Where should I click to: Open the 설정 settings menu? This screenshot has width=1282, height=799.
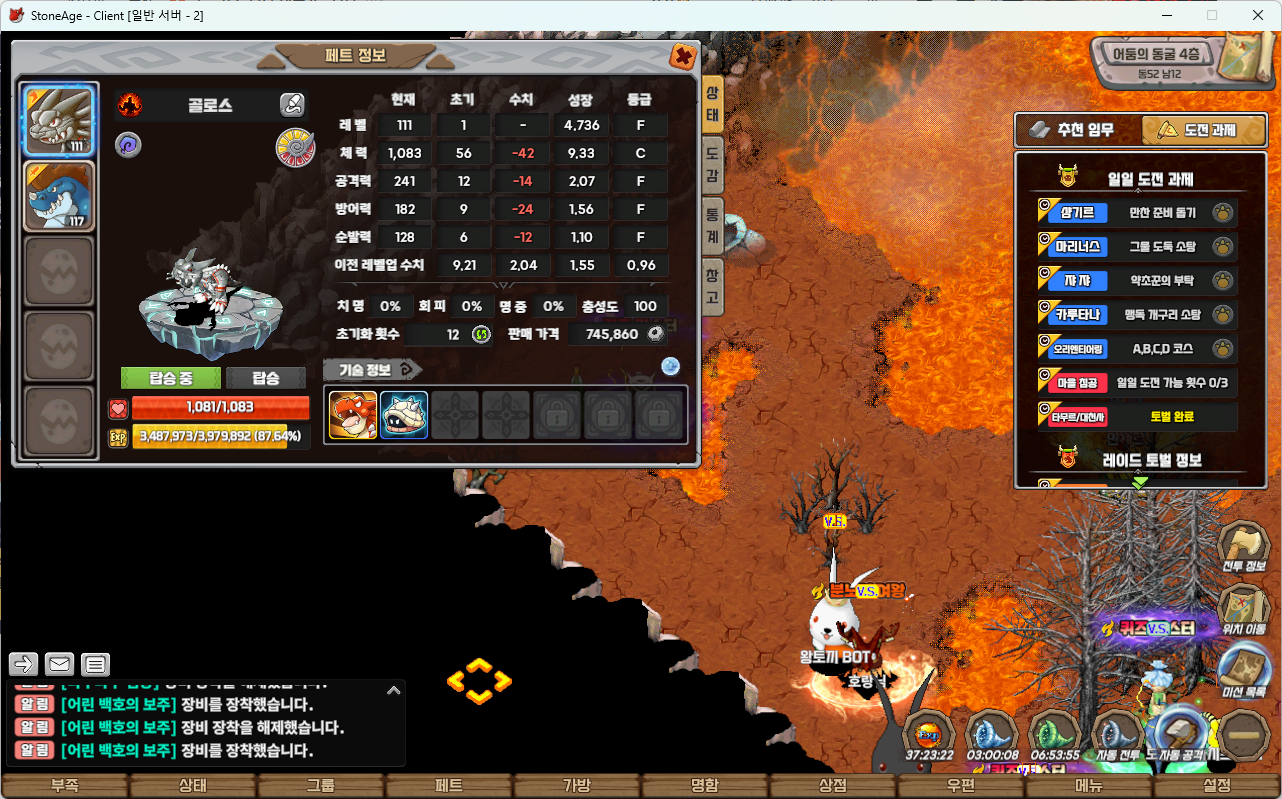[x=1217, y=786]
